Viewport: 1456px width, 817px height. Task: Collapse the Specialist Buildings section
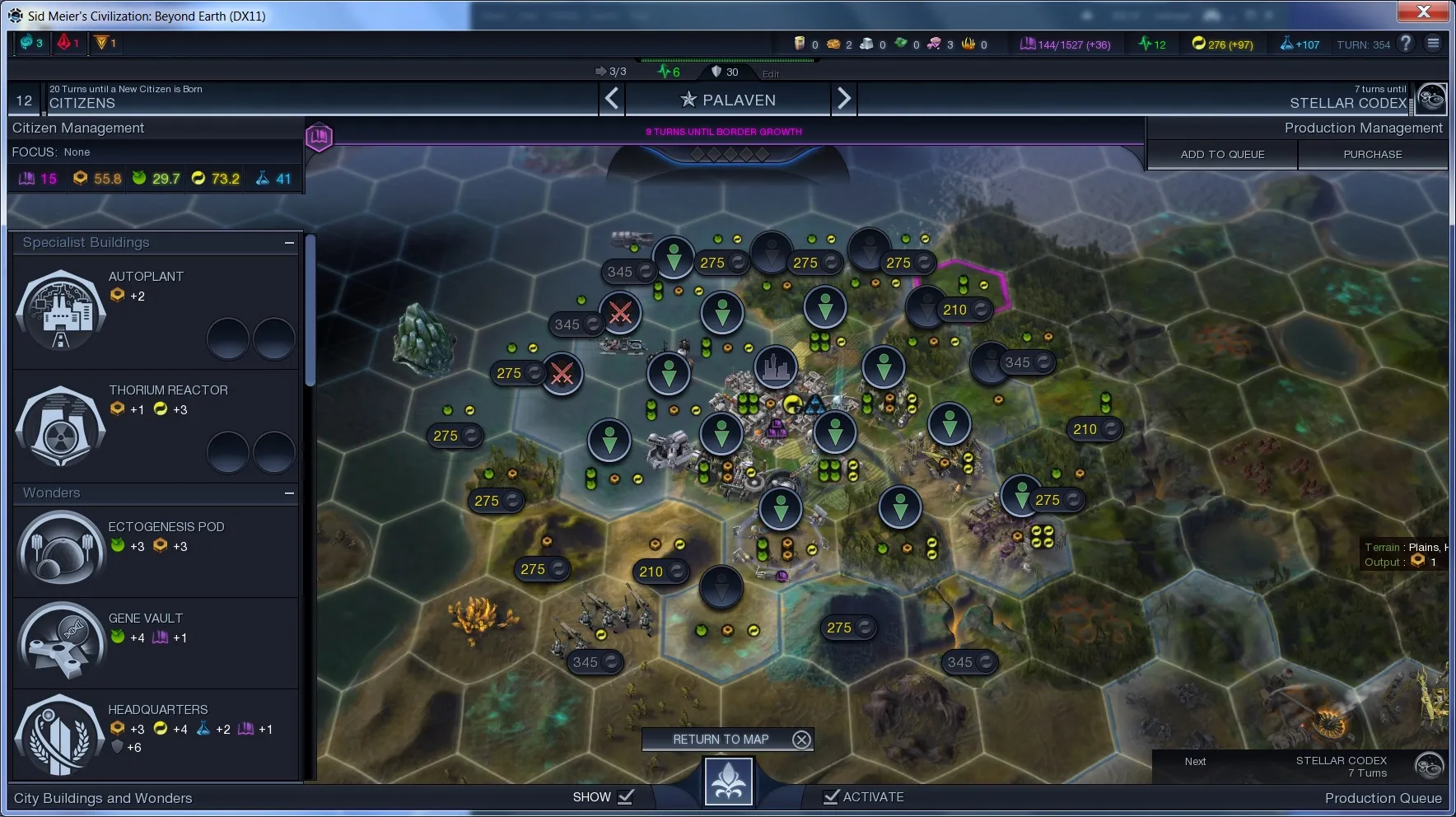tap(289, 243)
